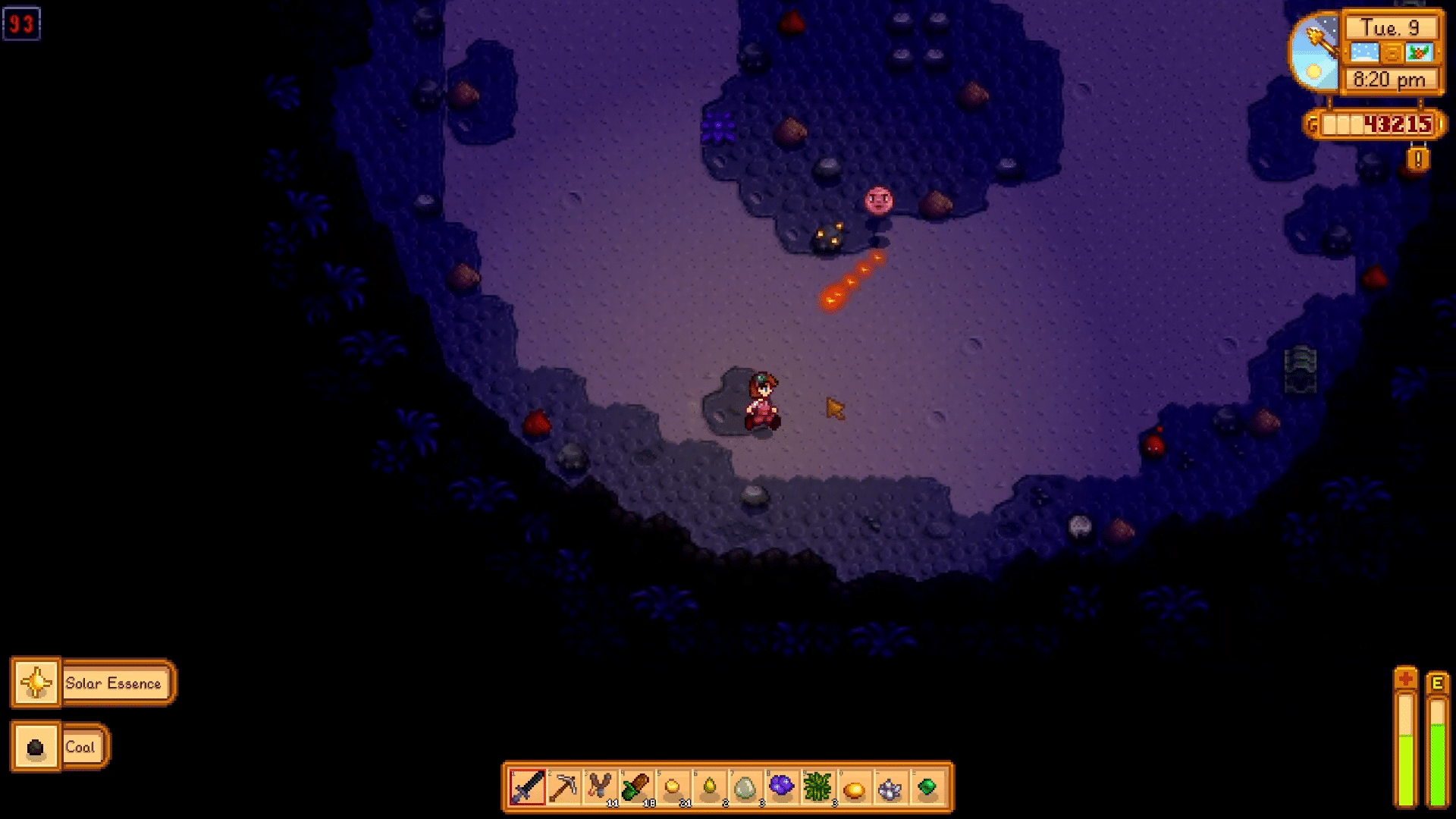Select the dark sword hotbar slot
1456x819 pixels.
527,788
